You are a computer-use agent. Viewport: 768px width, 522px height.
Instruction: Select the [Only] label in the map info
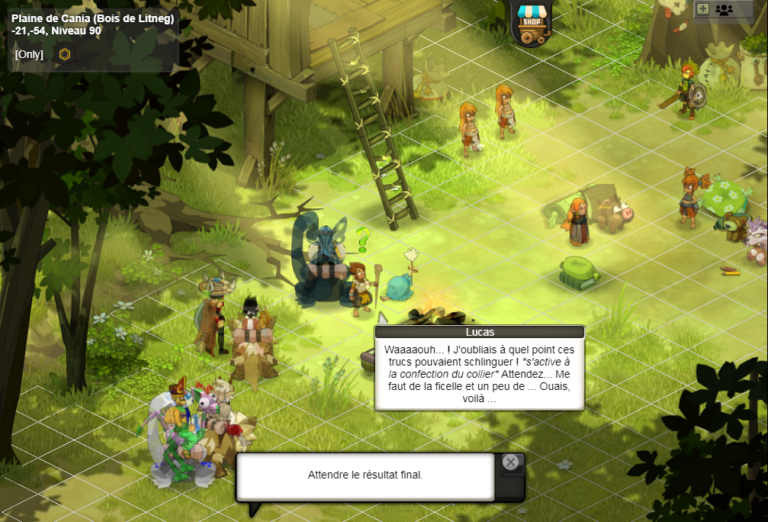click(29, 54)
